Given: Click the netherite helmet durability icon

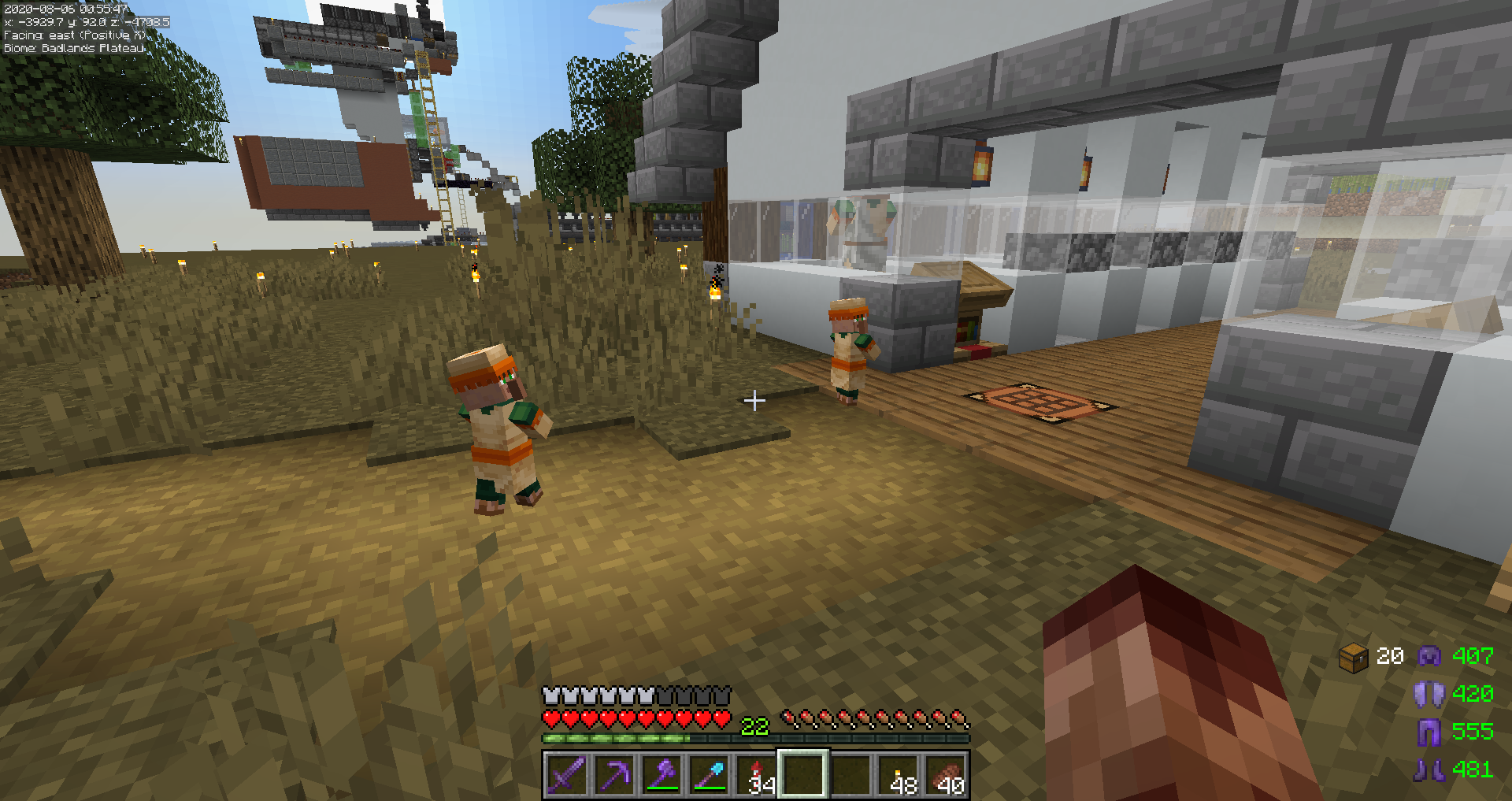Looking at the screenshot, I should 1429,656.
